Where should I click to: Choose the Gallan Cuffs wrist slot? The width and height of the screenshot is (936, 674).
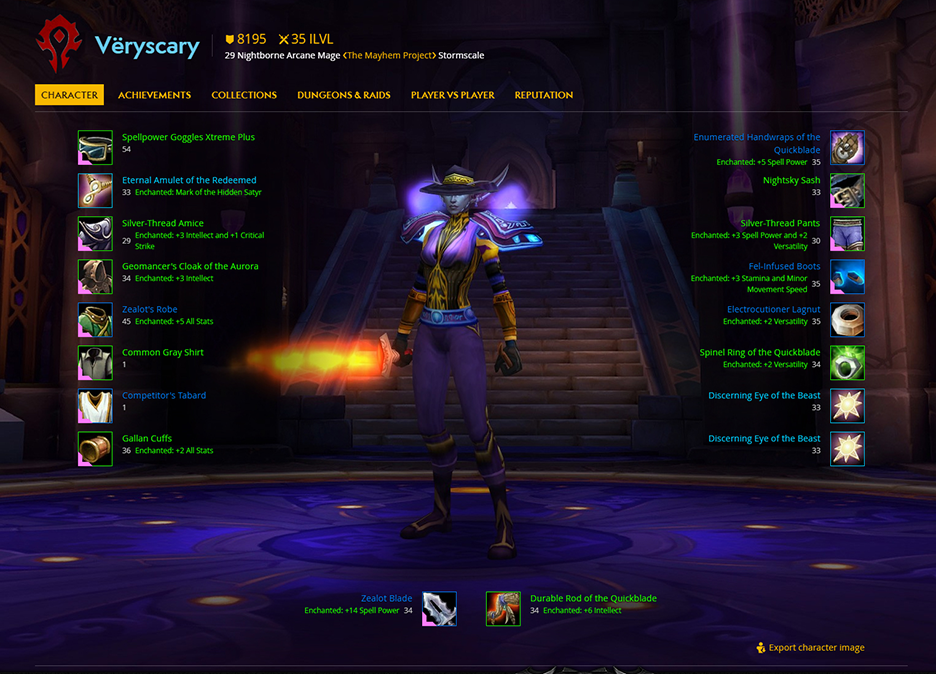click(95, 448)
